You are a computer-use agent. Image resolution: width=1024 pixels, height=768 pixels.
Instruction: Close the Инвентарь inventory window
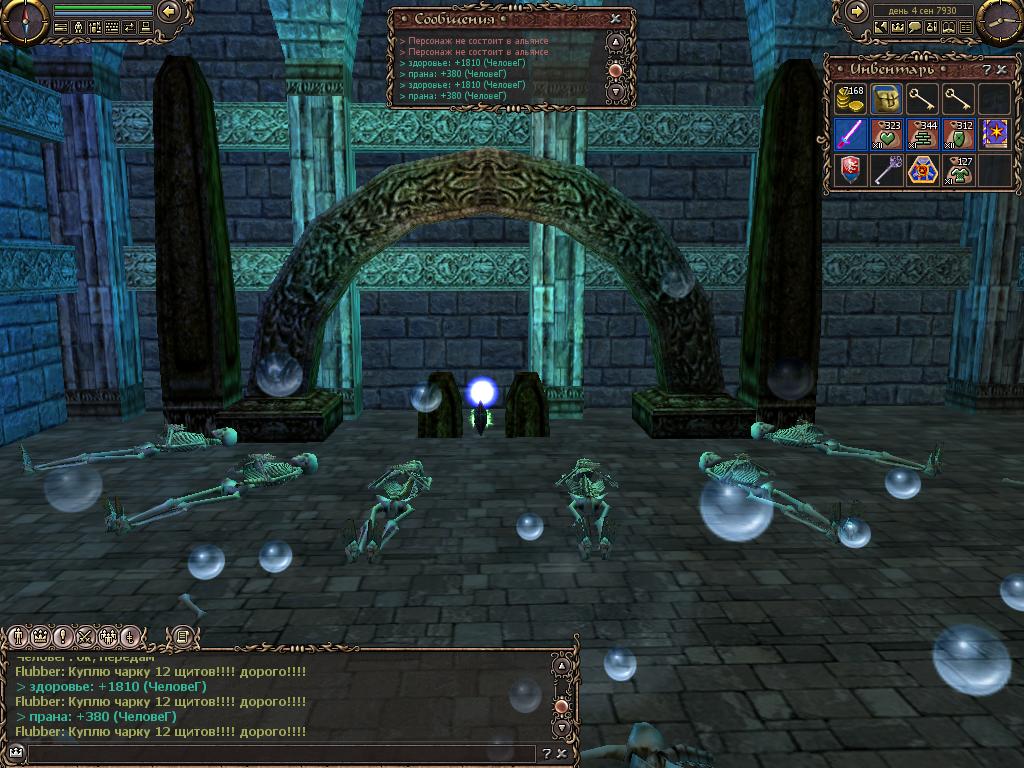(1000, 69)
